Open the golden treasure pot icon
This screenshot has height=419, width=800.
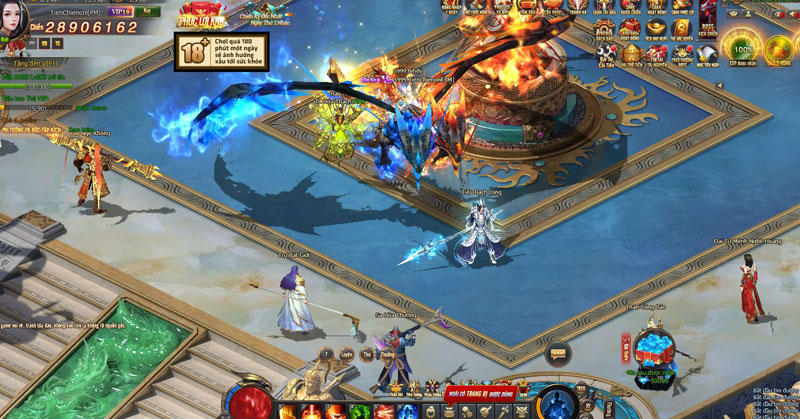tap(631, 52)
